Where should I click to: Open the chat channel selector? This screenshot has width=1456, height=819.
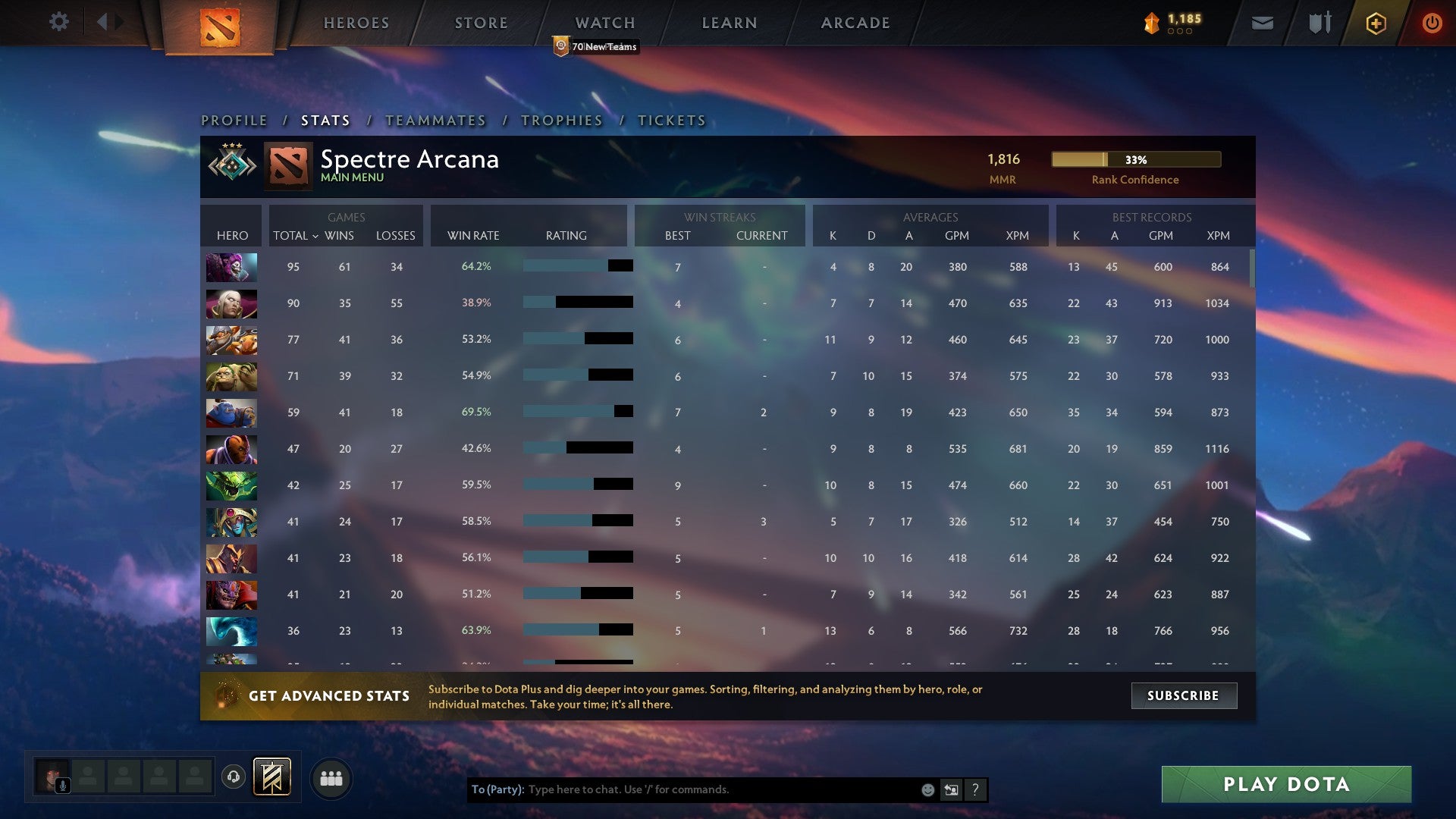952,789
